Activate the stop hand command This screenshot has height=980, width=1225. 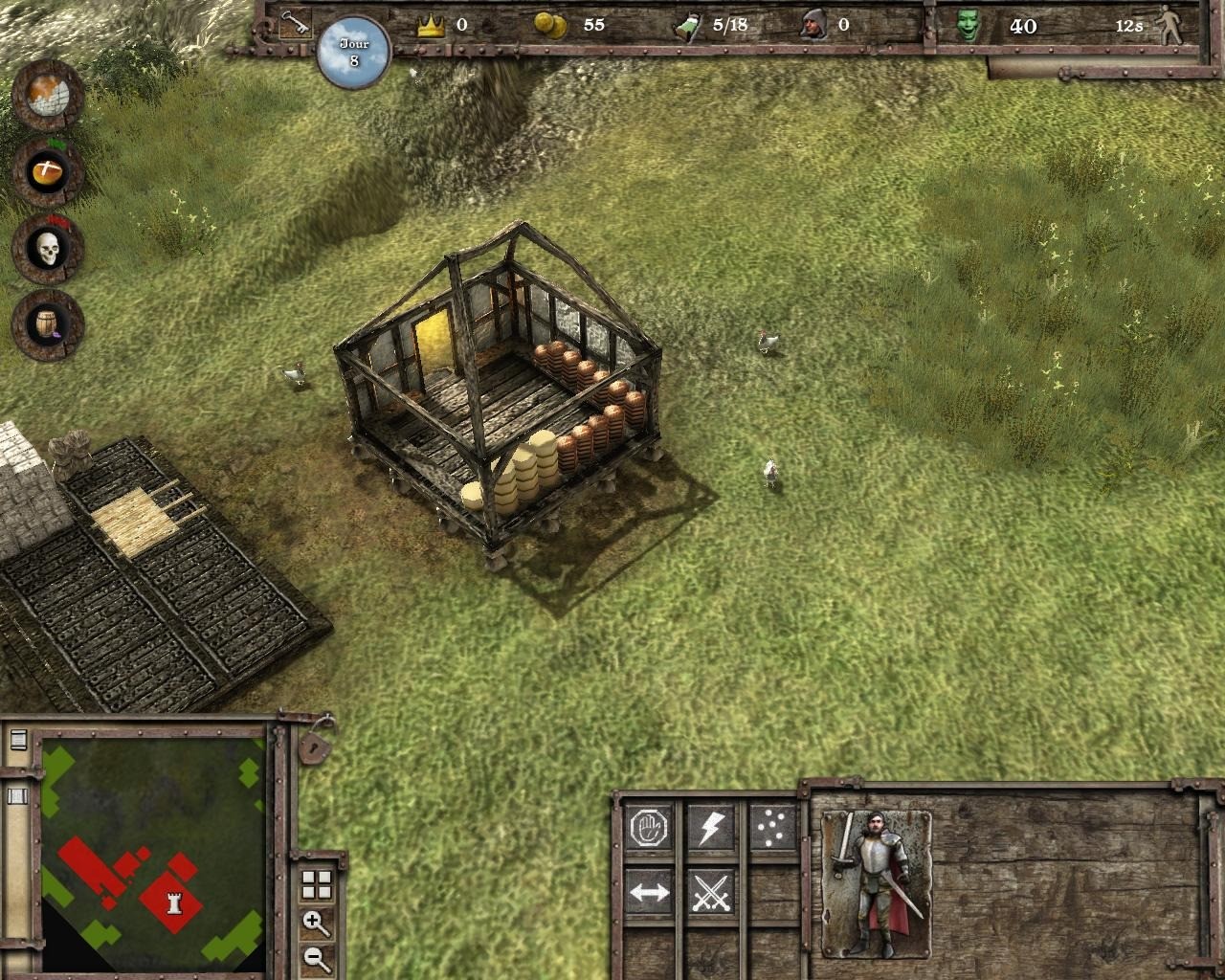pos(649,828)
